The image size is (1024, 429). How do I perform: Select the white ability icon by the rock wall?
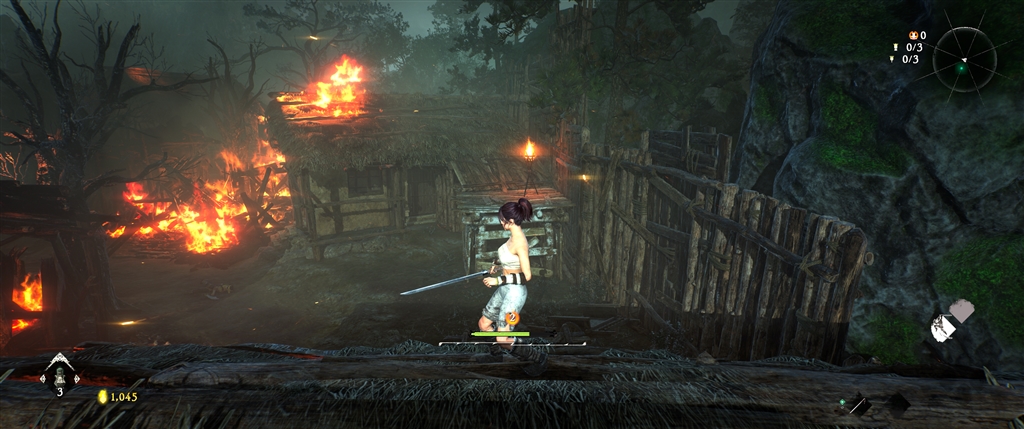941,327
